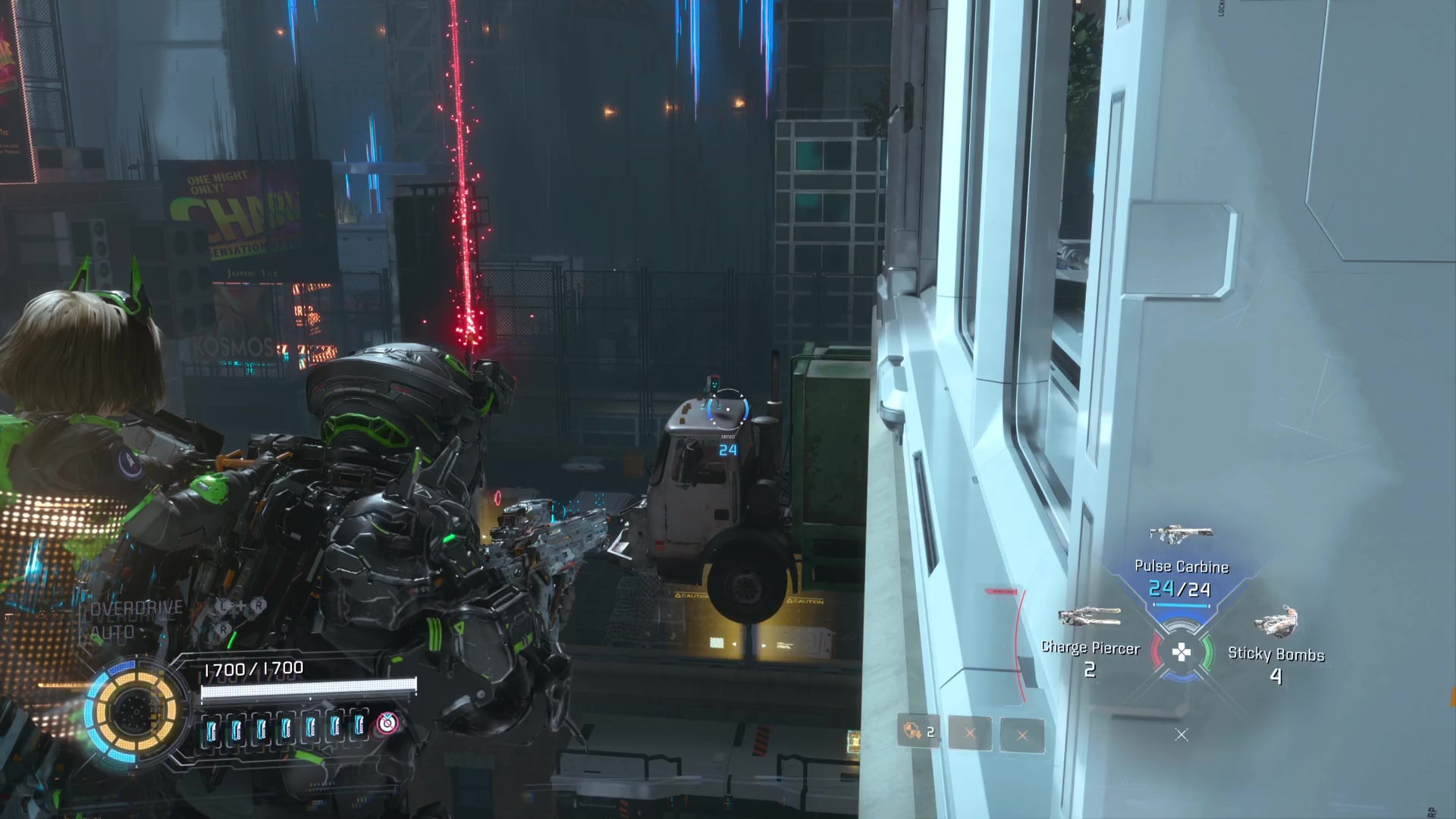The image size is (1456, 819).
Task: Click the circular Overdrive gauge
Action: (133, 711)
